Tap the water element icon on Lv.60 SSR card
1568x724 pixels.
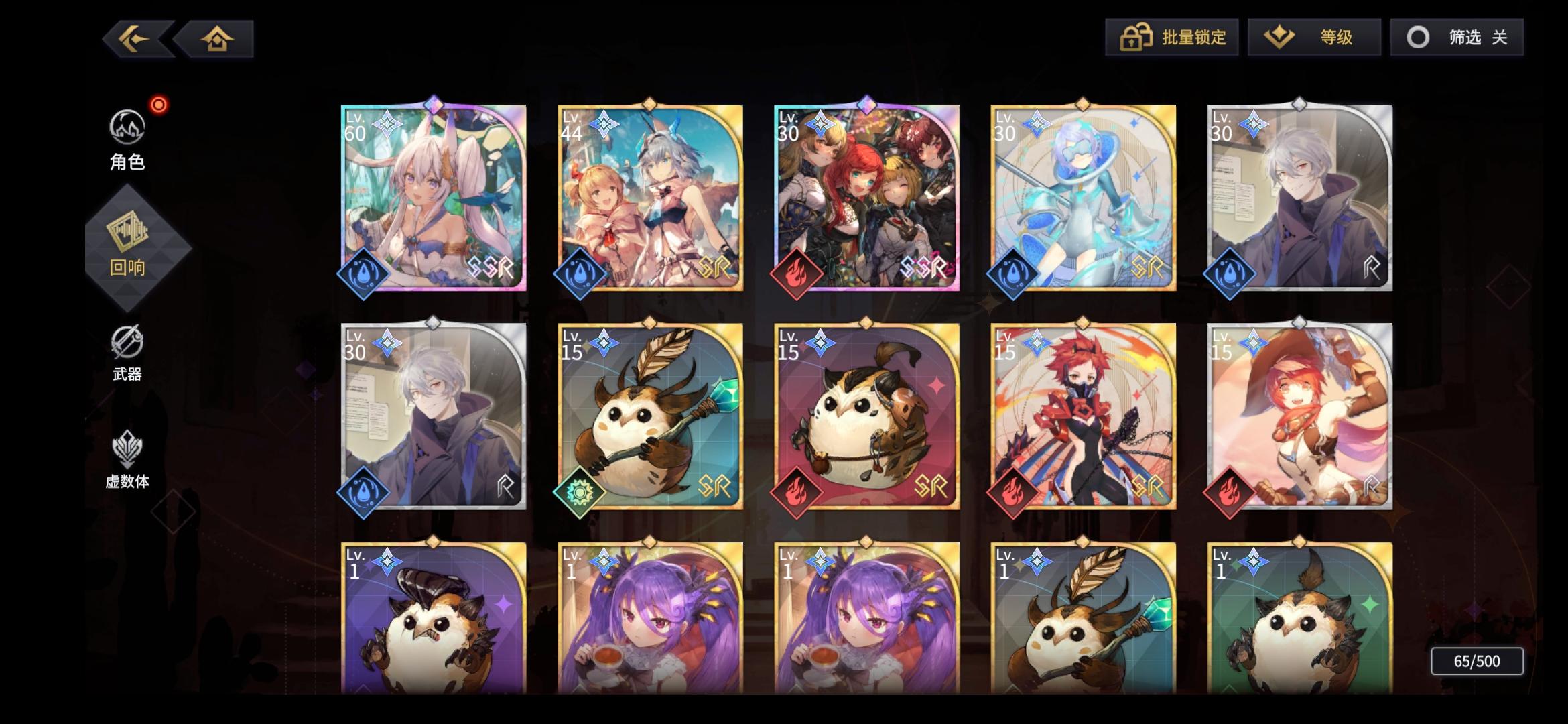362,272
